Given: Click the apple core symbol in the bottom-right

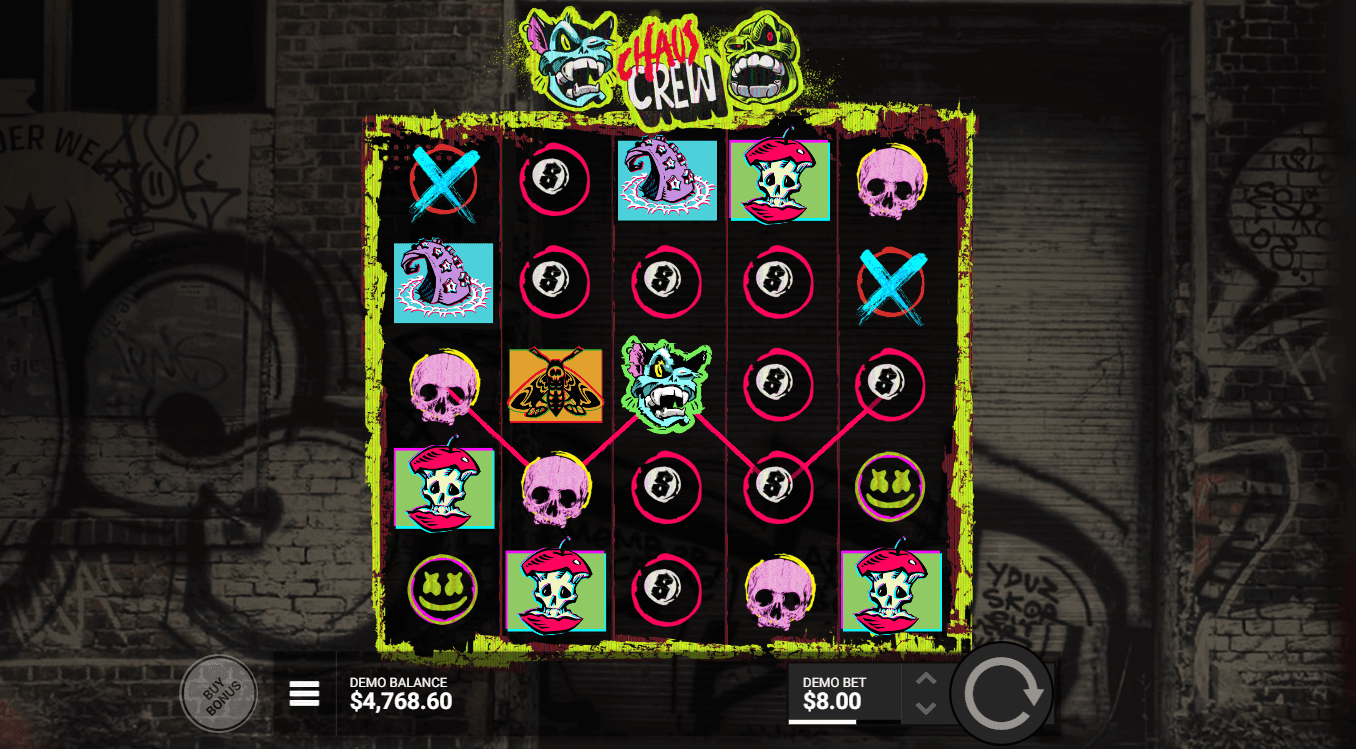Looking at the screenshot, I should 890,590.
